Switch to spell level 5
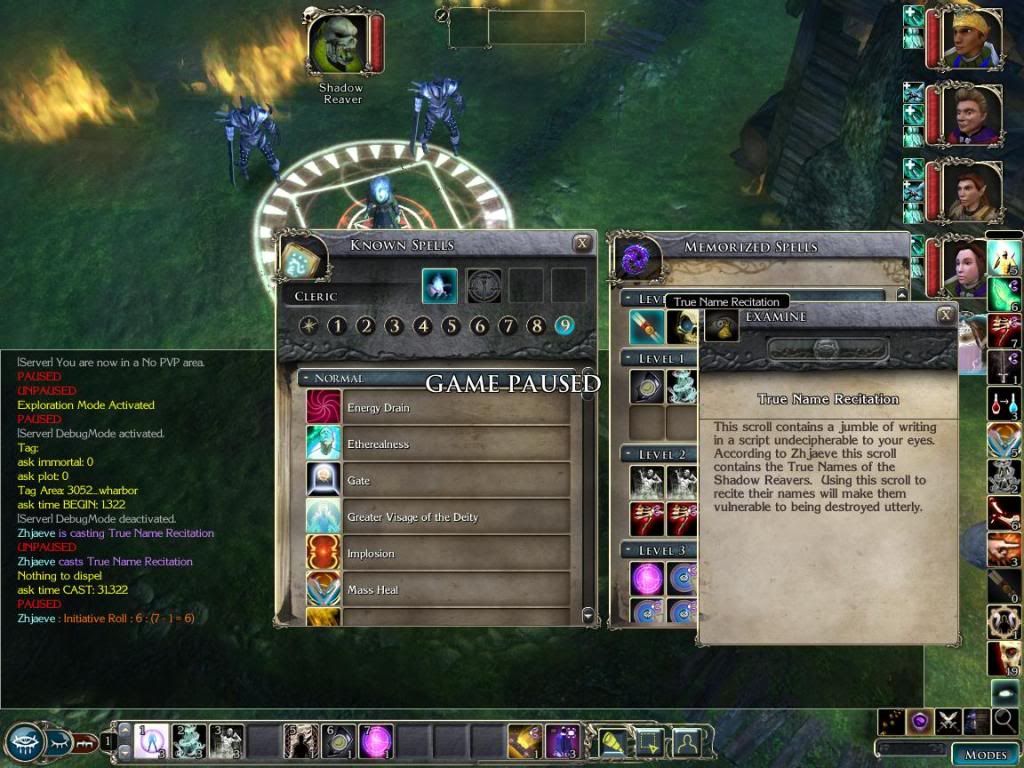Image resolution: width=1024 pixels, height=768 pixels. [x=451, y=326]
